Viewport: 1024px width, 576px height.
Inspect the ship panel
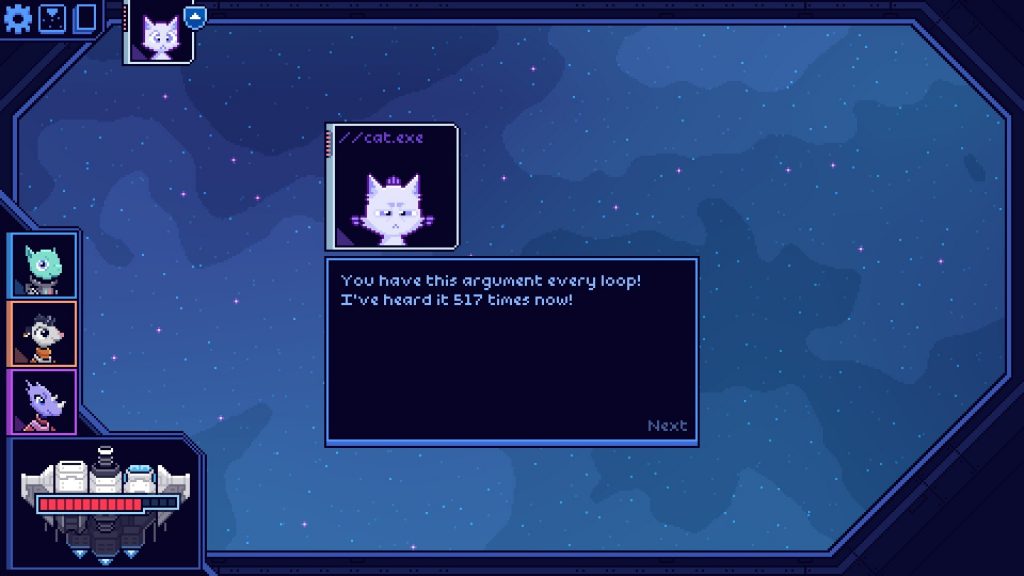click(x=105, y=503)
